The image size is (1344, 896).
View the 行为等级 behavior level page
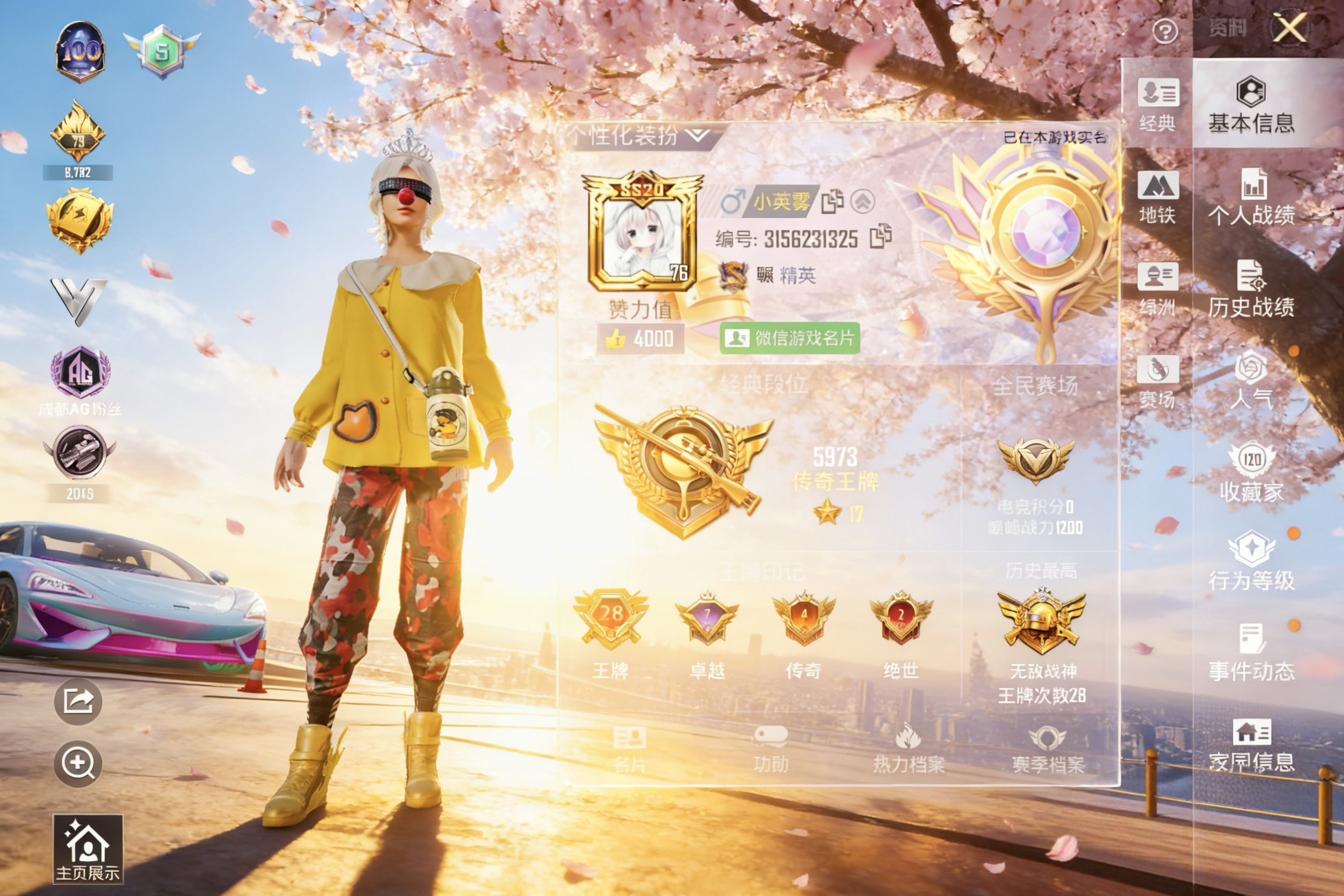click(1251, 562)
